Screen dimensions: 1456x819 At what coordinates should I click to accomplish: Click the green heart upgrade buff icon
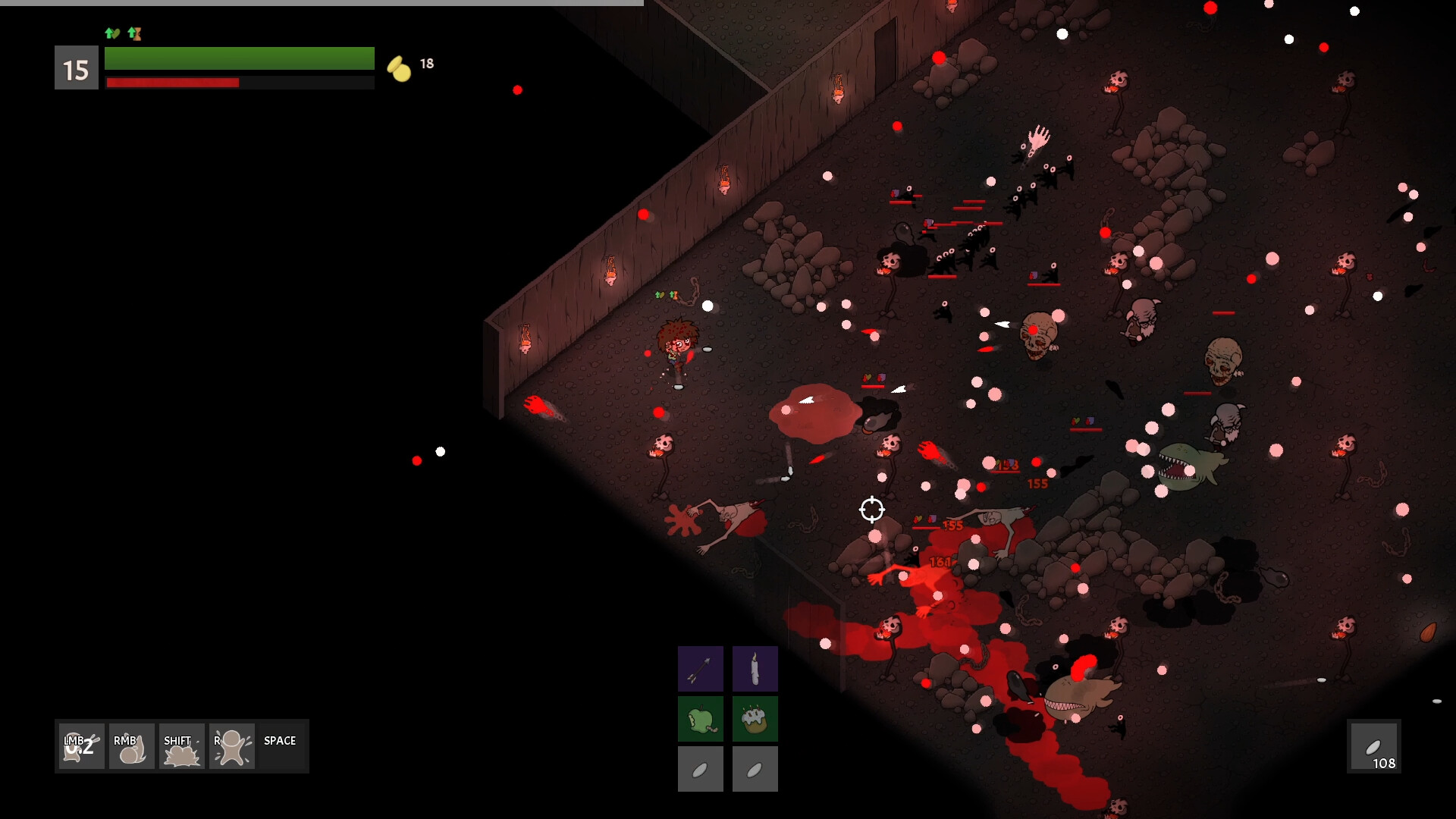pyautogui.click(x=112, y=33)
